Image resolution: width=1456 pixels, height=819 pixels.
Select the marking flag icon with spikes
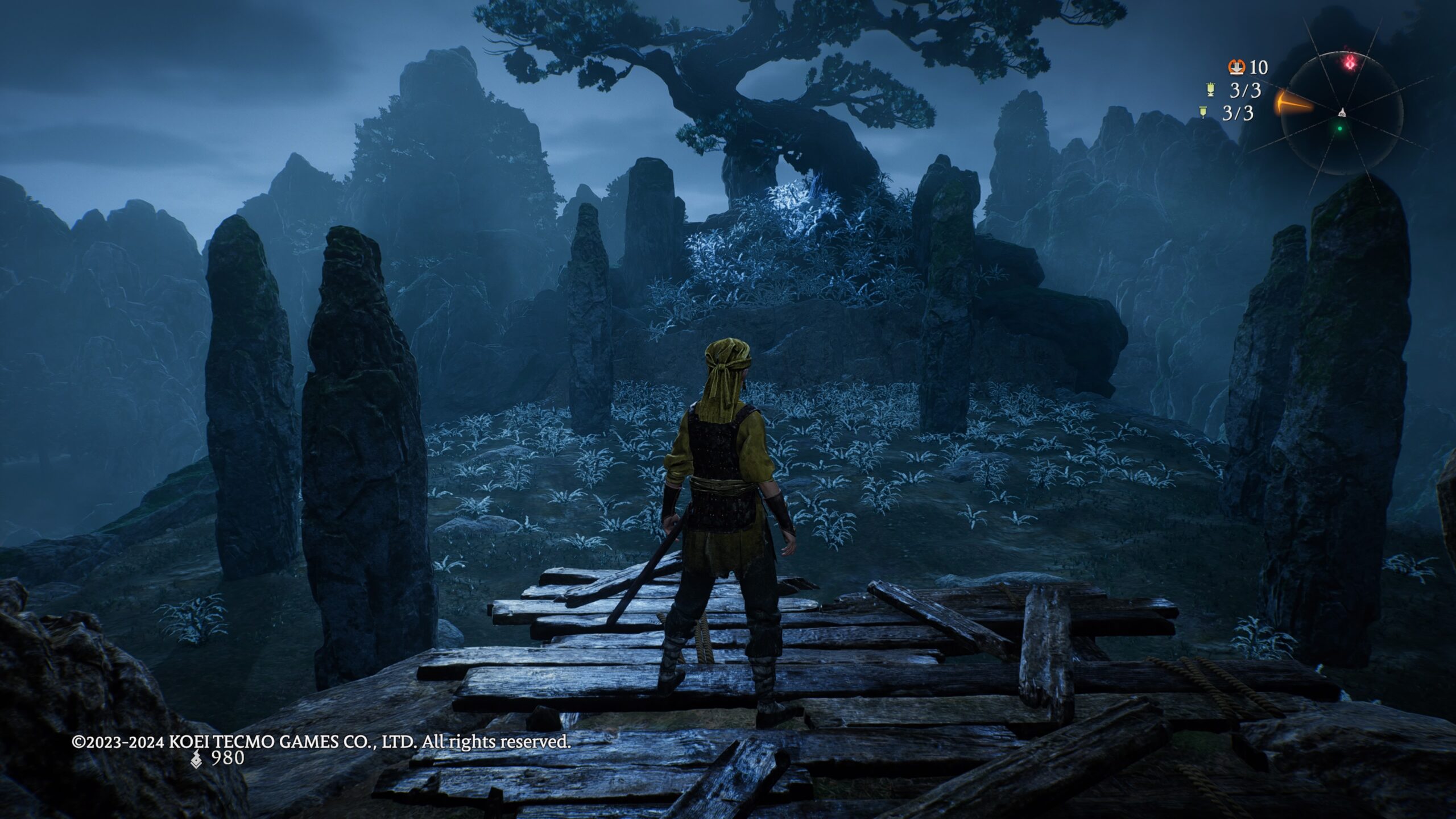click(1211, 90)
